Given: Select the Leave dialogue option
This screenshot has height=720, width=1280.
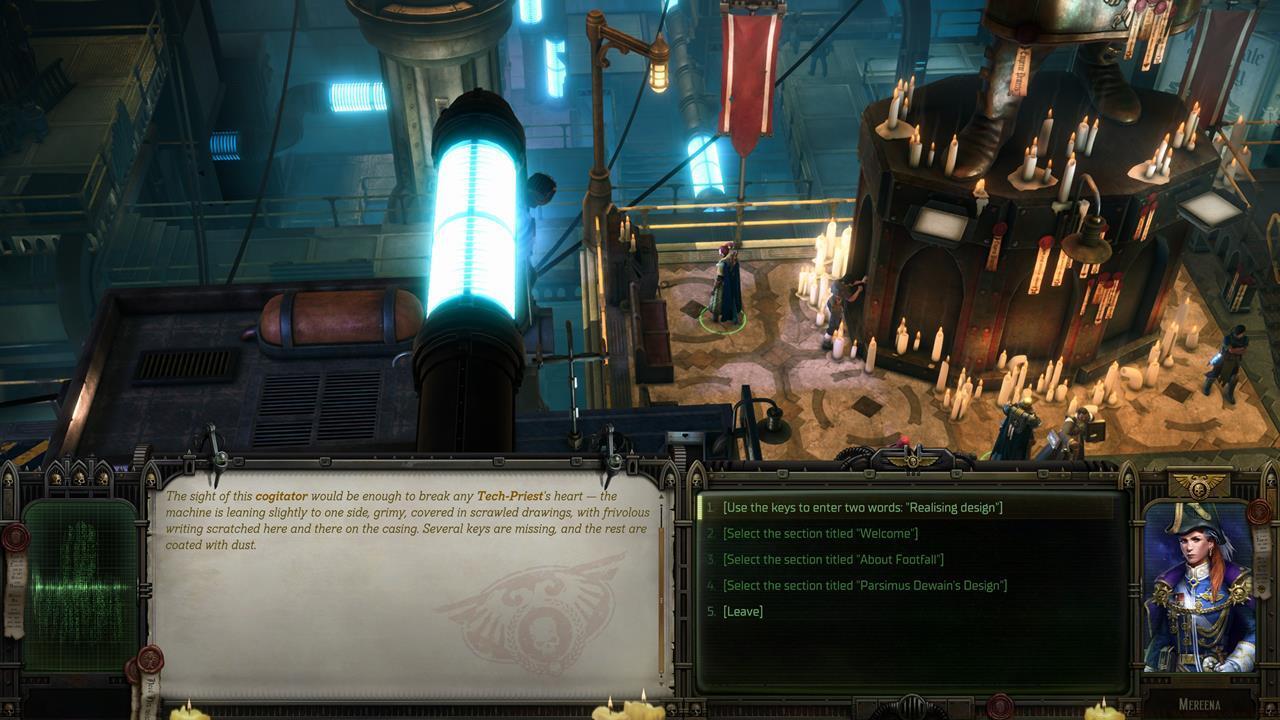Looking at the screenshot, I should coord(742,612).
